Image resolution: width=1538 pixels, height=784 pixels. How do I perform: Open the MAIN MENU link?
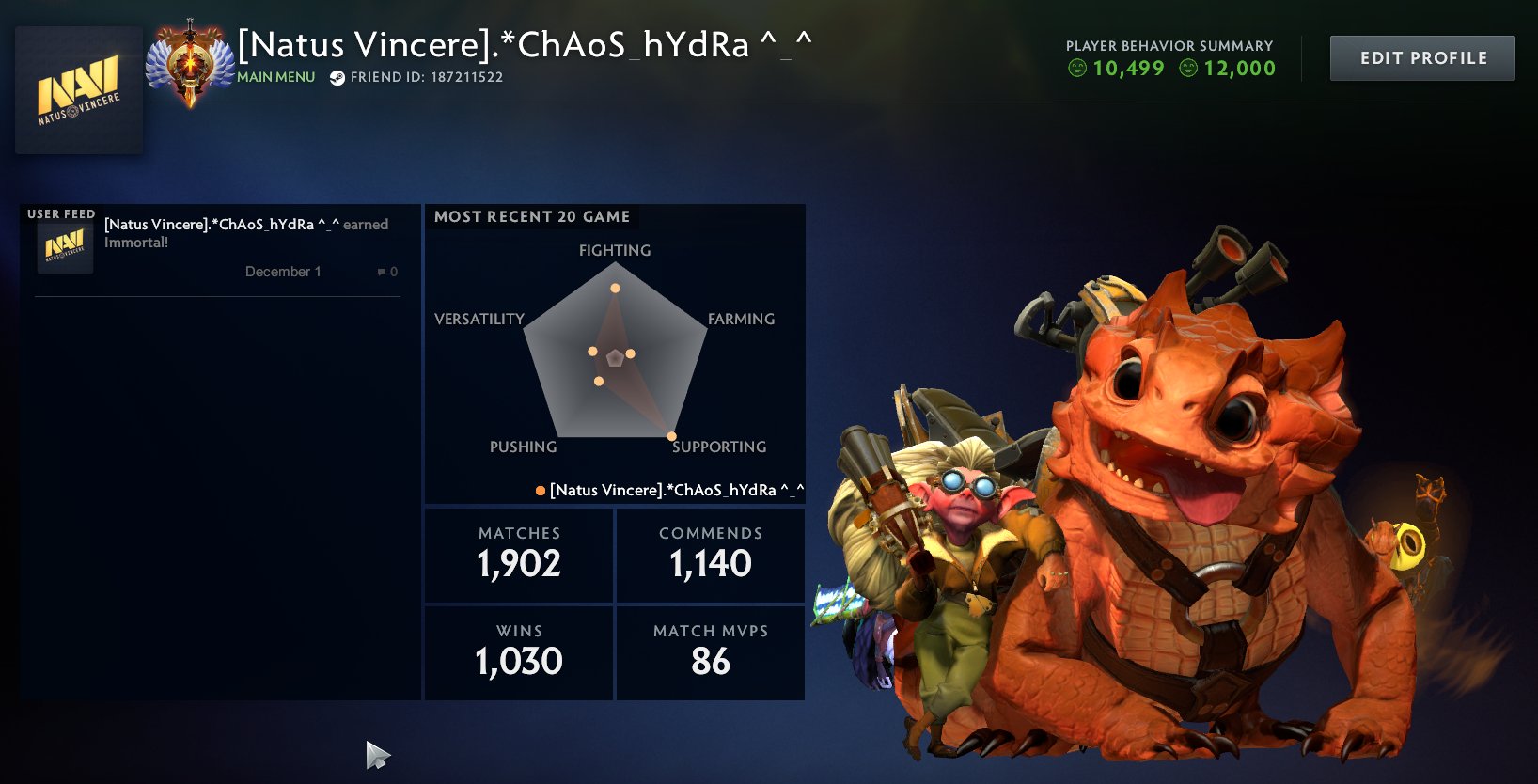tap(275, 78)
